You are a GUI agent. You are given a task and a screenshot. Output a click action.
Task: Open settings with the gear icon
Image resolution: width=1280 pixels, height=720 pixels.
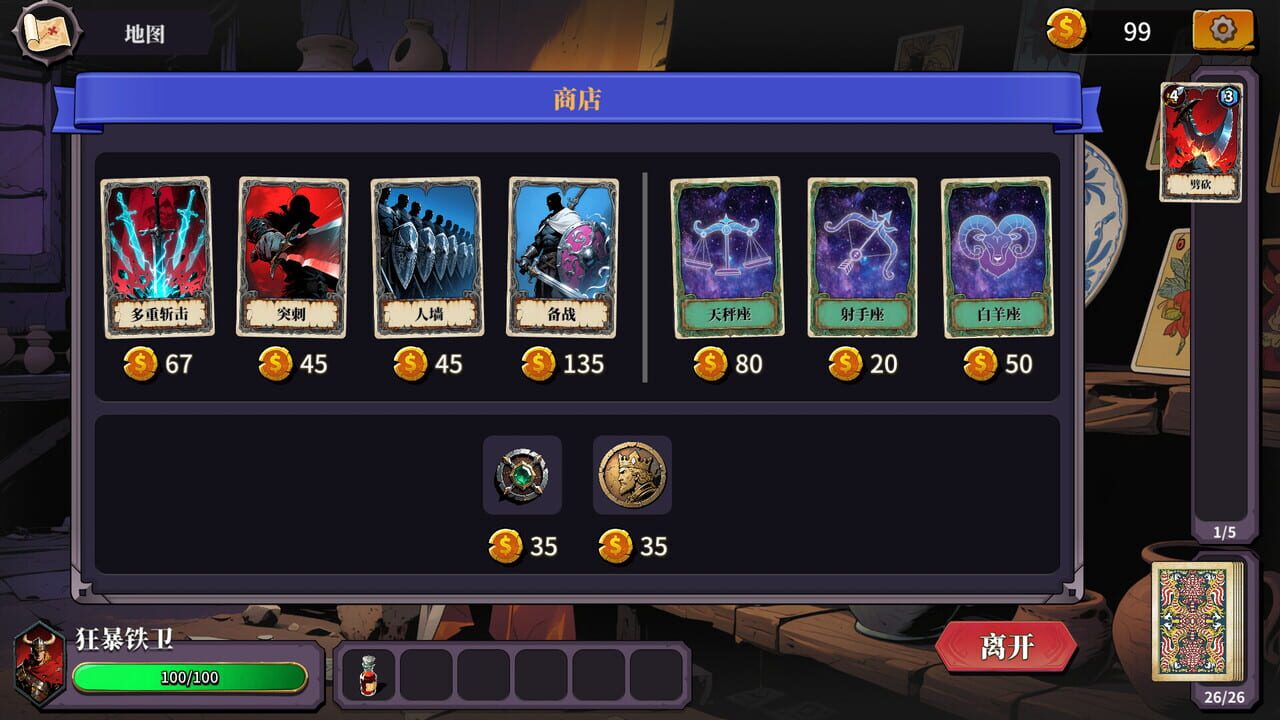1225,30
